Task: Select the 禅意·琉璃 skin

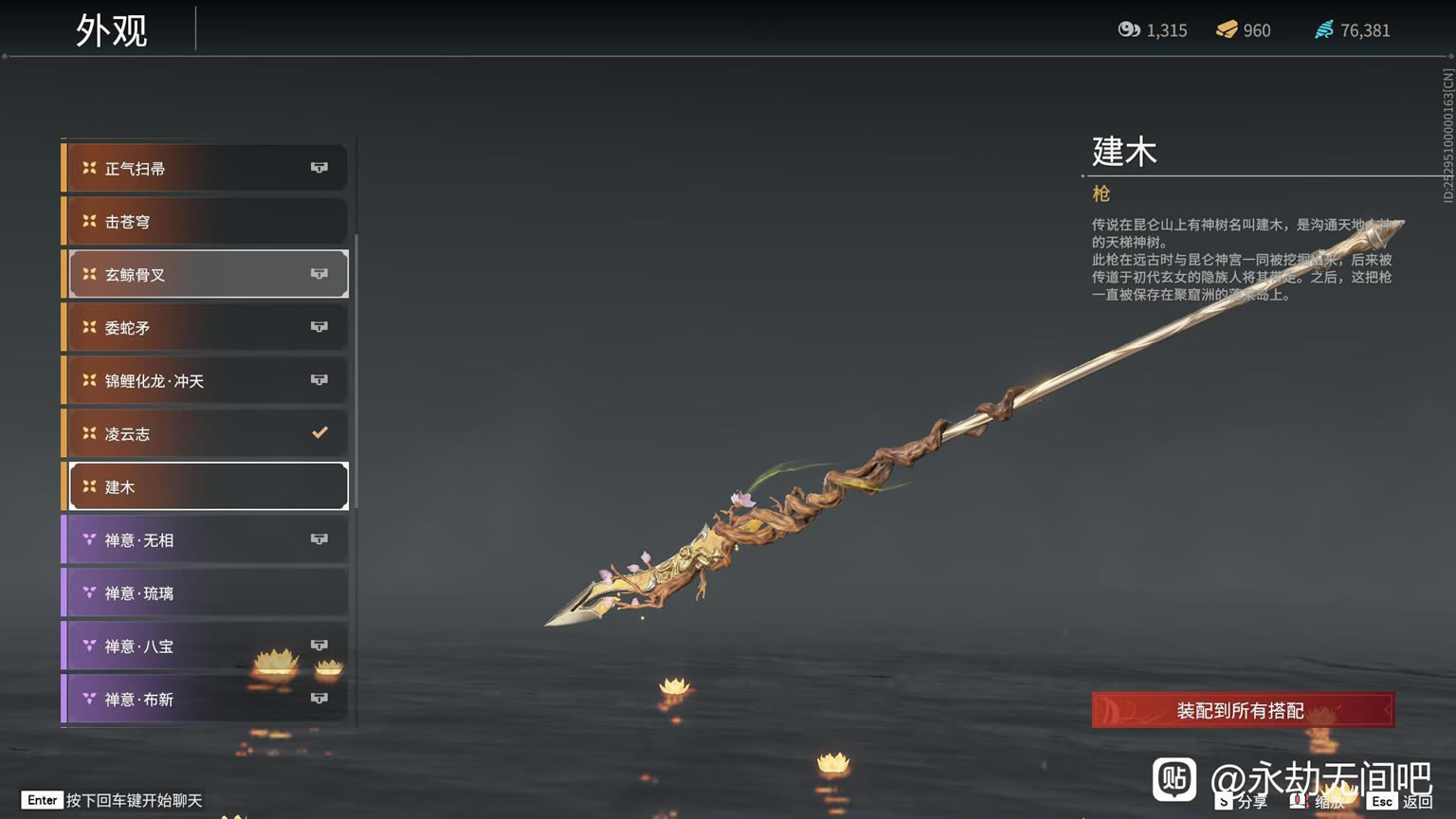Action: coord(205,593)
